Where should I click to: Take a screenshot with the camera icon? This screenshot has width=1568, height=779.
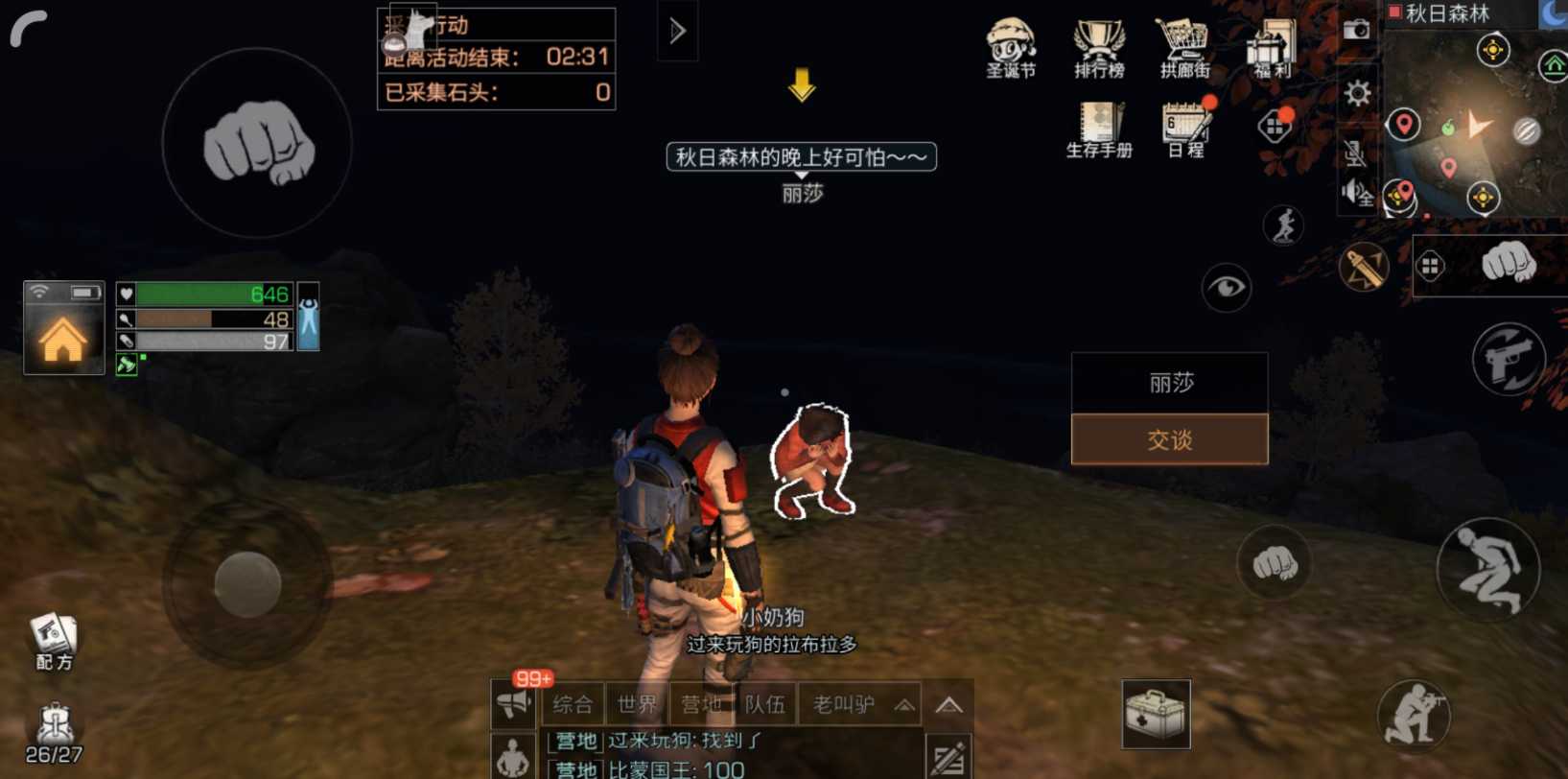1356,30
